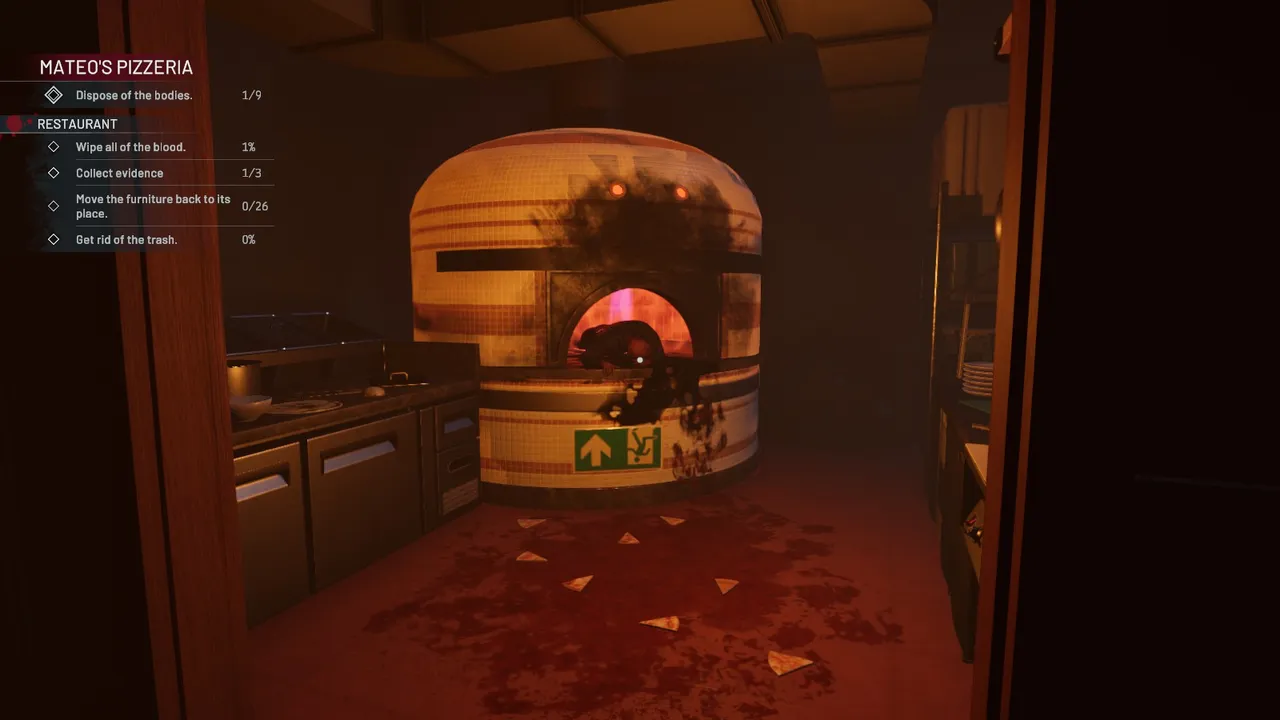Click the Collect evidence objective text

click(x=119, y=172)
